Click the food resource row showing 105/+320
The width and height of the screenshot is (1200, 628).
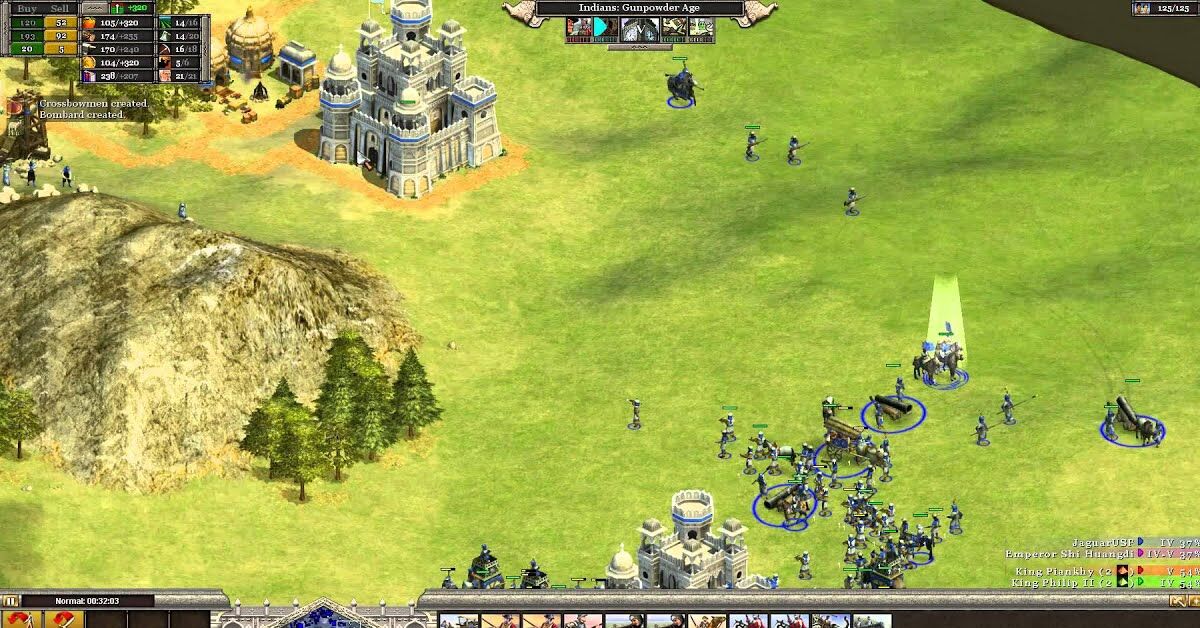[118, 22]
